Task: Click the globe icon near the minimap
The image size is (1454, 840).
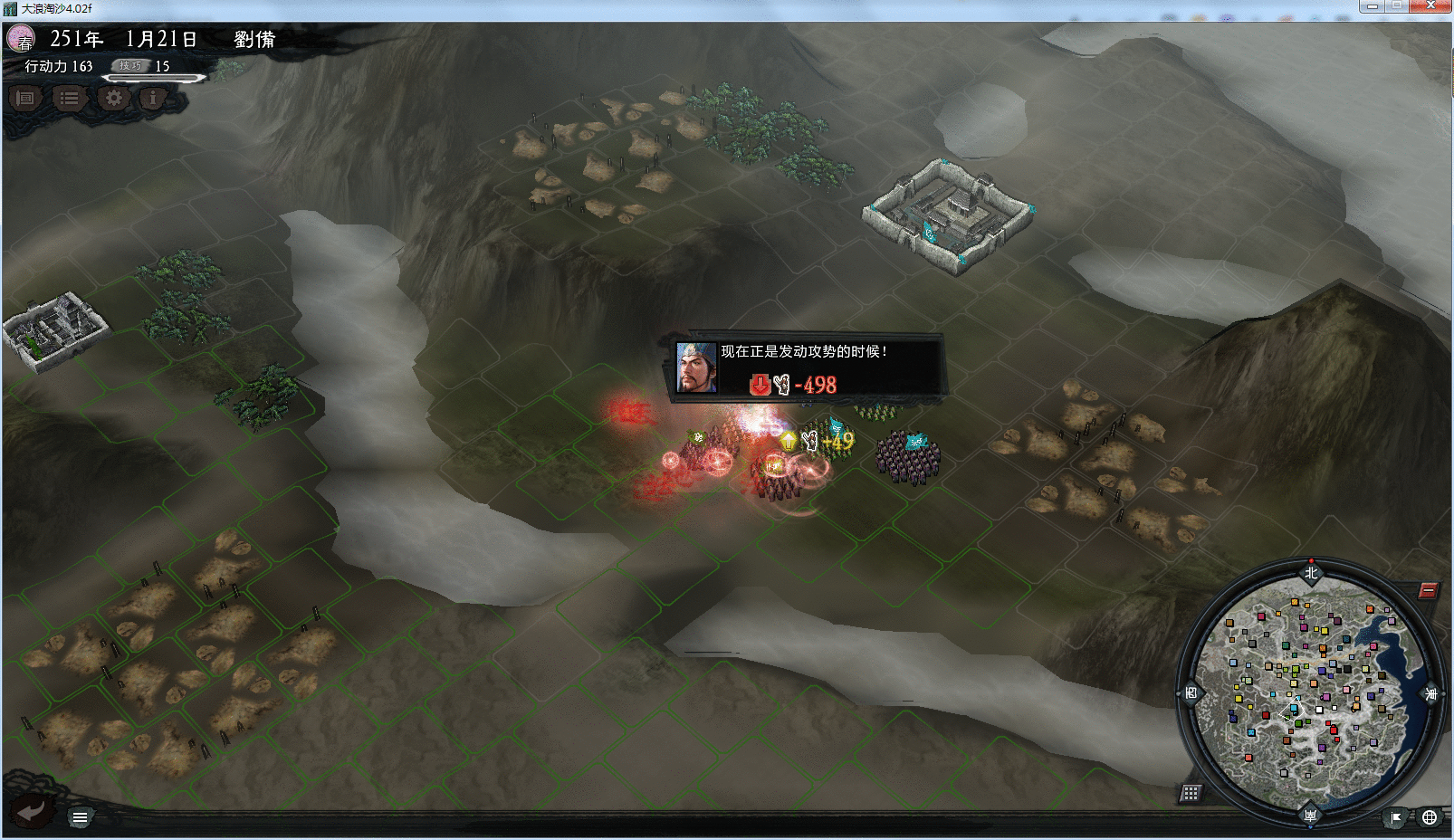Action: (1430, 817)
